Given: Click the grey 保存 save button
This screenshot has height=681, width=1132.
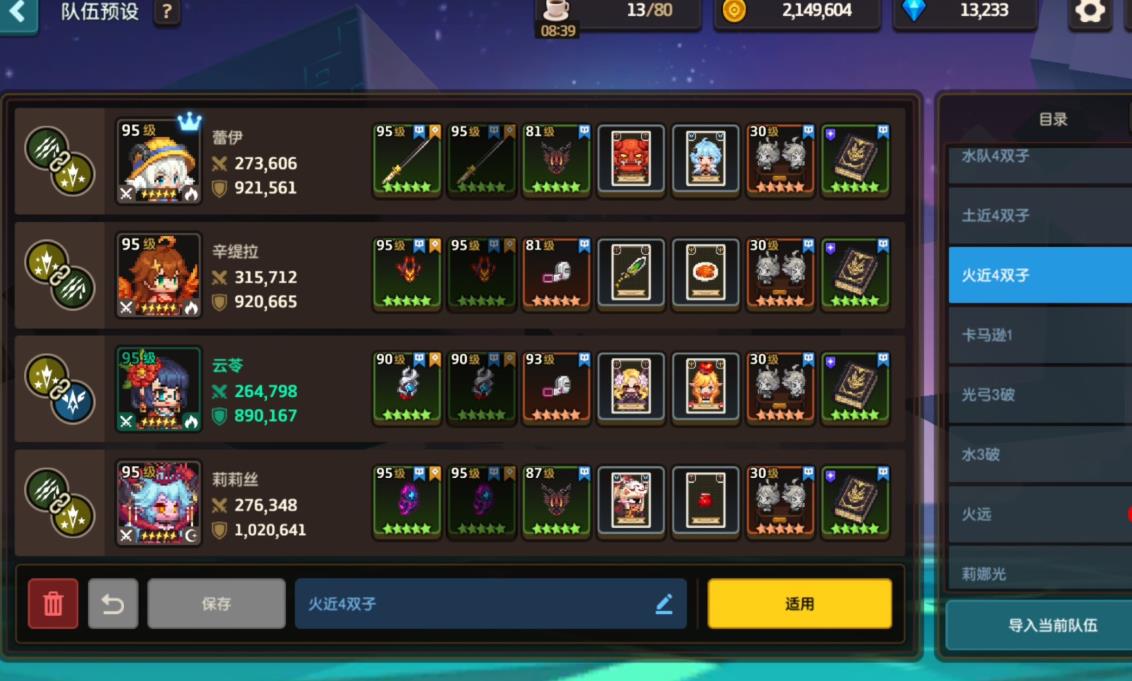Looking at the screenshot, I should [x=216, y=603].
